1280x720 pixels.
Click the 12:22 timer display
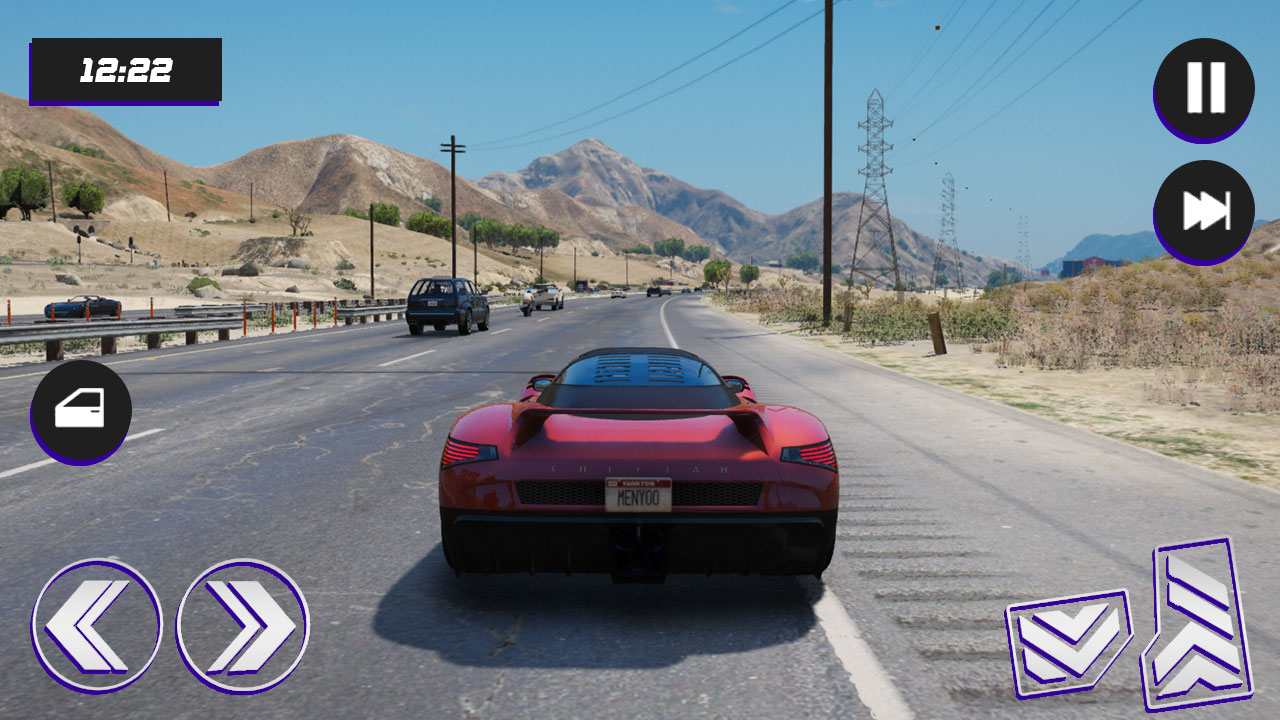(x=128, y=70)
